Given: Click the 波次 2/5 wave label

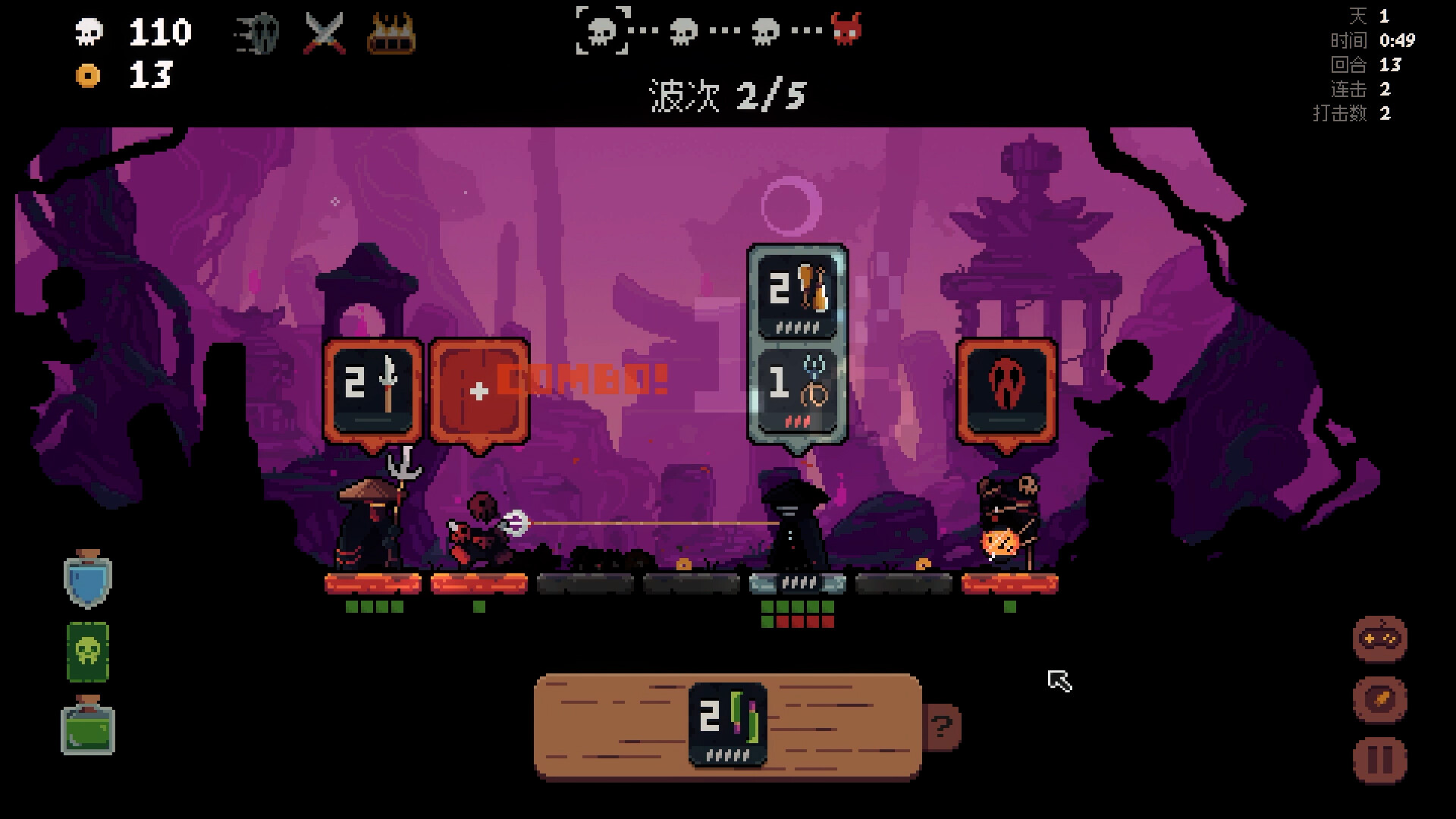Looking at the screenshot, I should tap(726, 96).
